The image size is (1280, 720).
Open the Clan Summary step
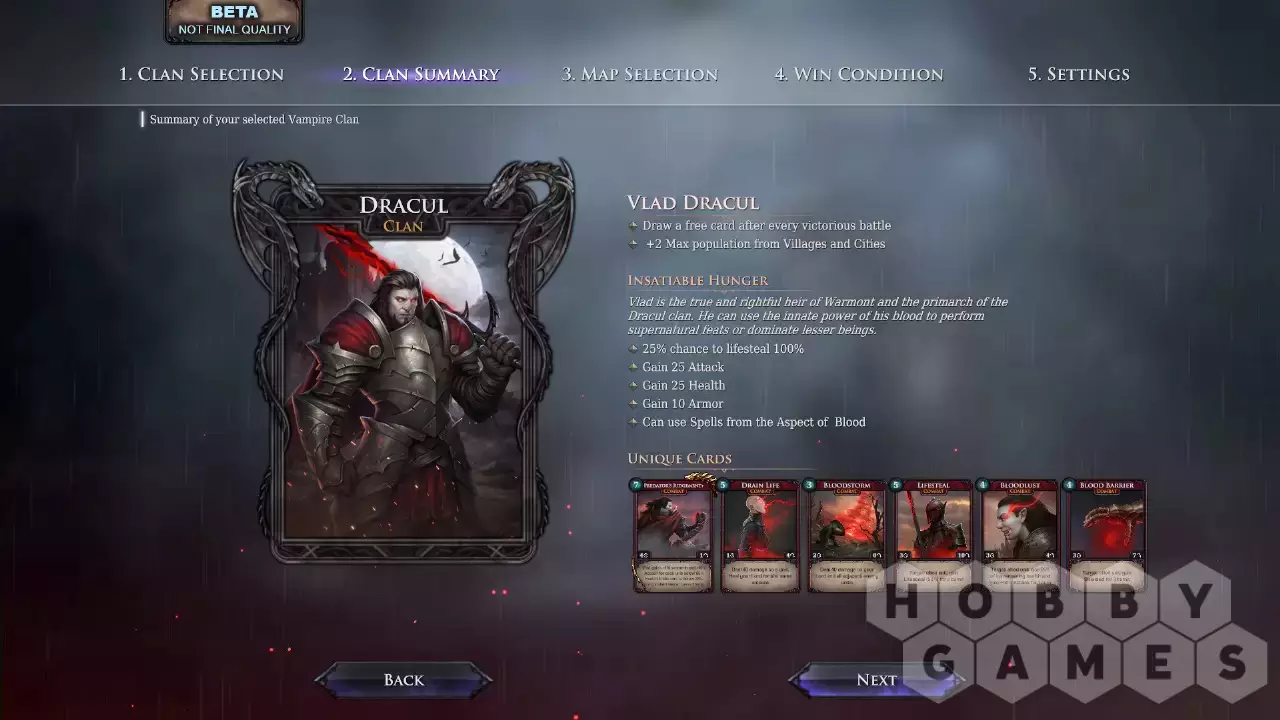[420, 74]
